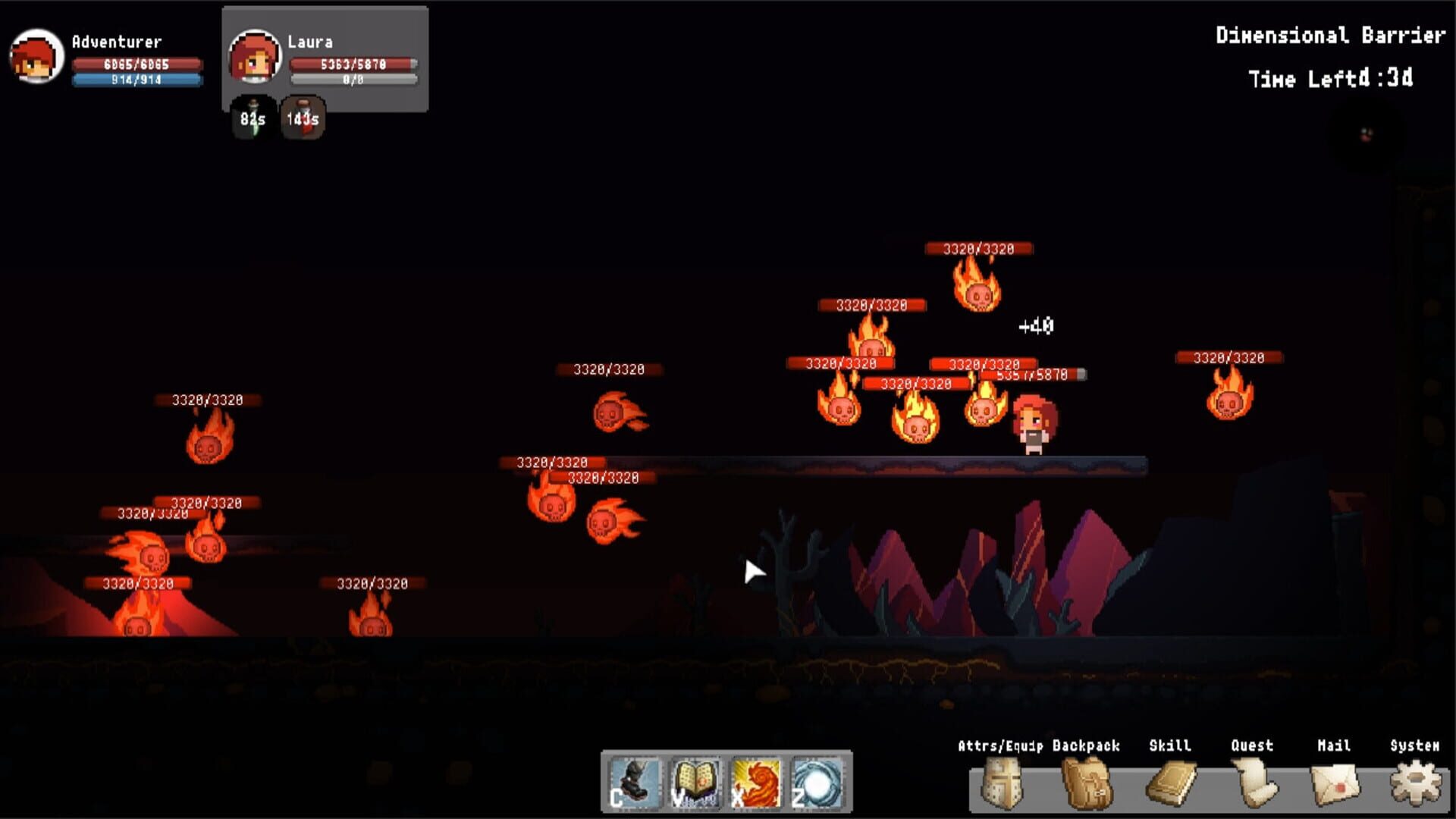The height and width of the screenshot is (819, 1456).
Task: Target the flame skull enemy with +40 damage text
Action: point(978,297)
